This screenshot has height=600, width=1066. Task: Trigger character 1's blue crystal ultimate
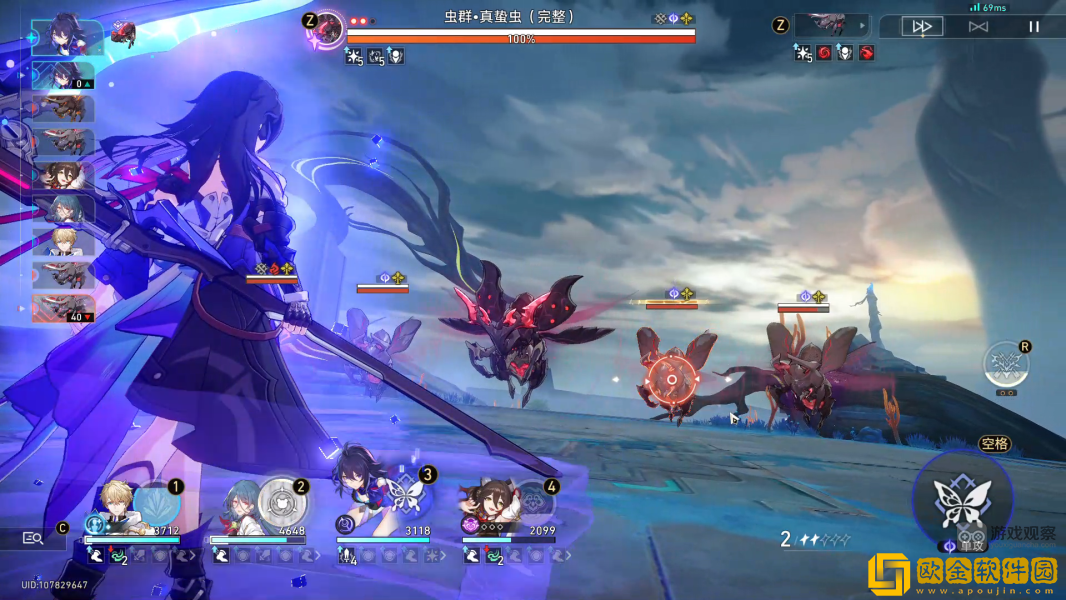click(156, 501)
